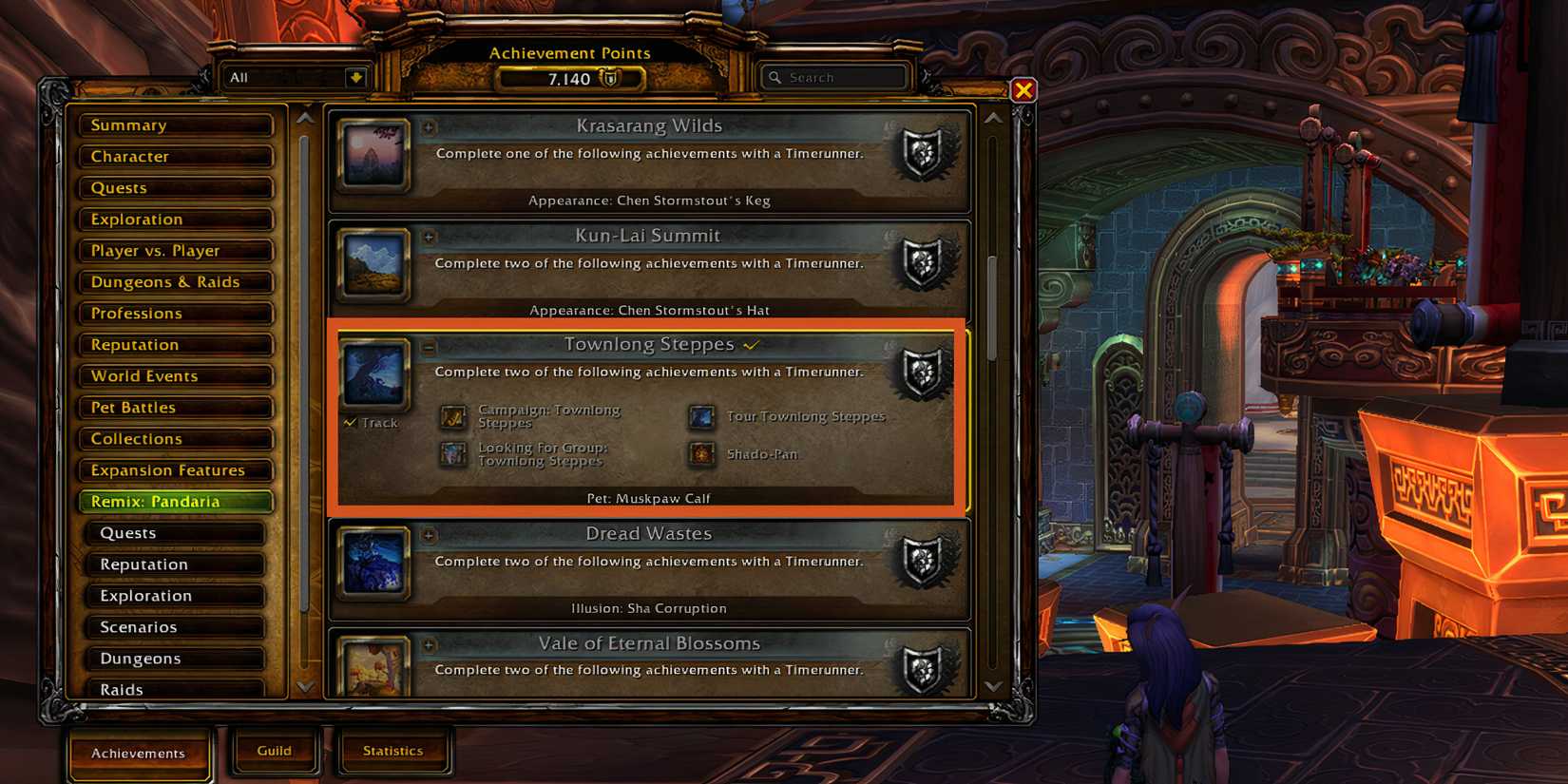
Task: Switch to the Guild tab
Action: click(x=274, y=750)
